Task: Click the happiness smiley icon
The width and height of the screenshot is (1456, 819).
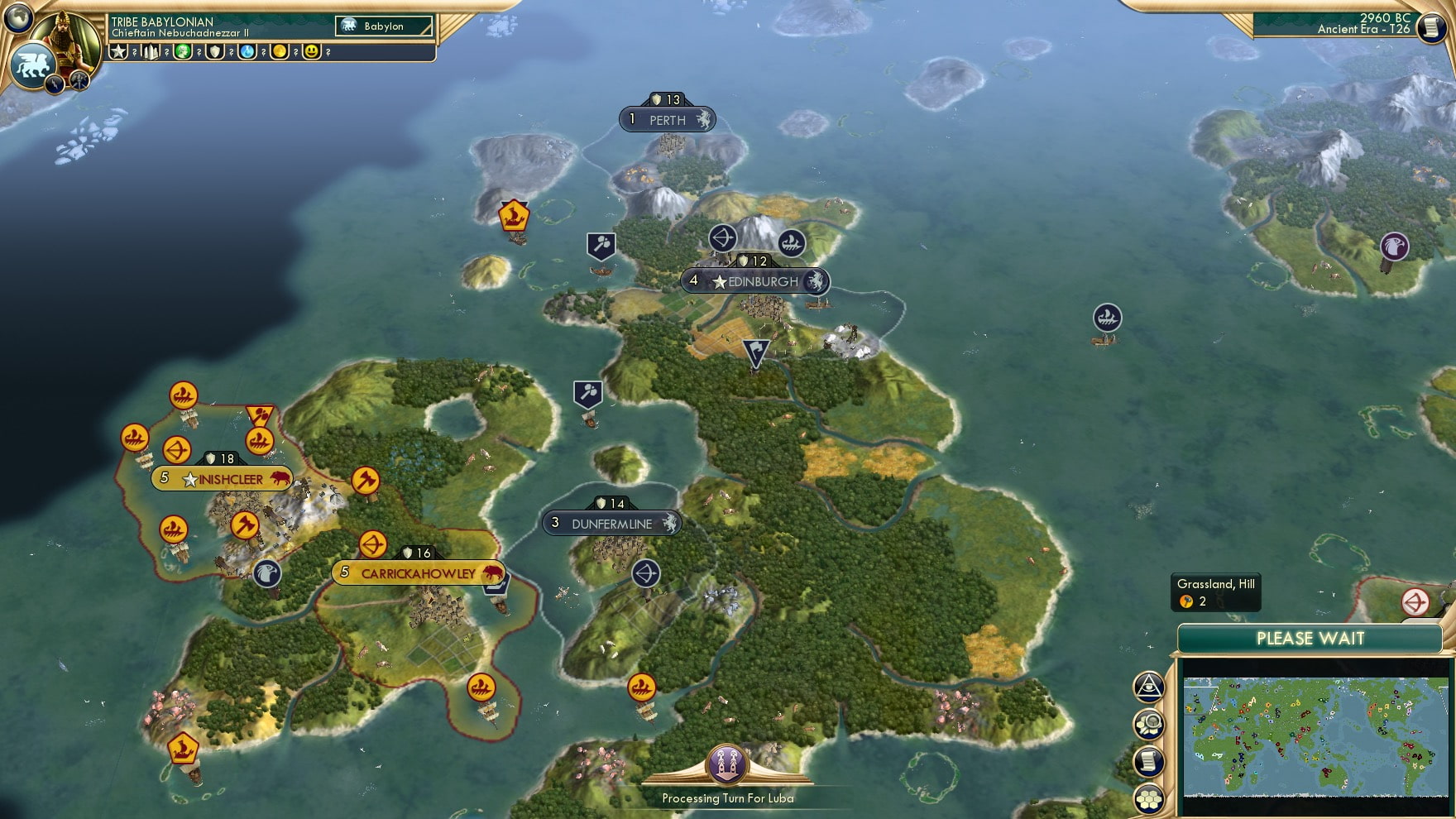Action: click(310, 54)
